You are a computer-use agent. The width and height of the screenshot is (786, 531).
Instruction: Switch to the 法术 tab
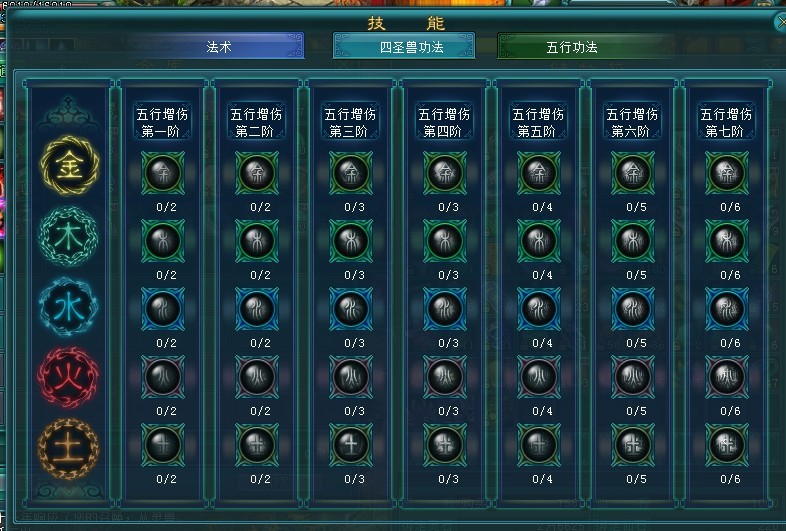point(218,46)
